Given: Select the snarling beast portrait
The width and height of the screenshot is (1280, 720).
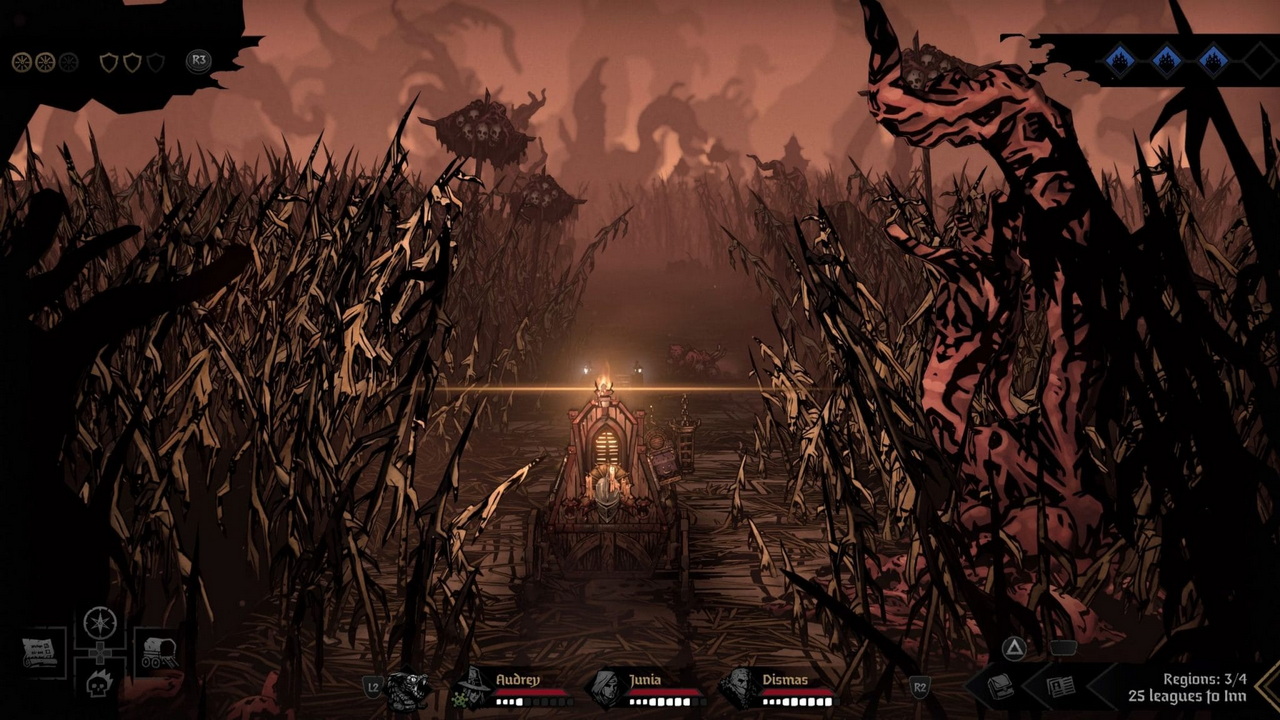Looking at the screenshot, I should tap(408, 689).
